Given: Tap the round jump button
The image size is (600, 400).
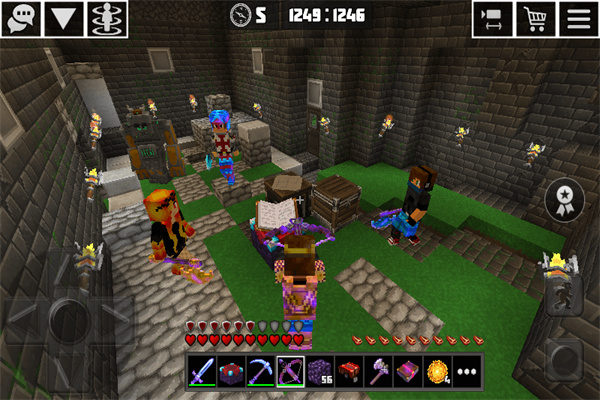Looking at the screenshot, I should coord(561,357).
